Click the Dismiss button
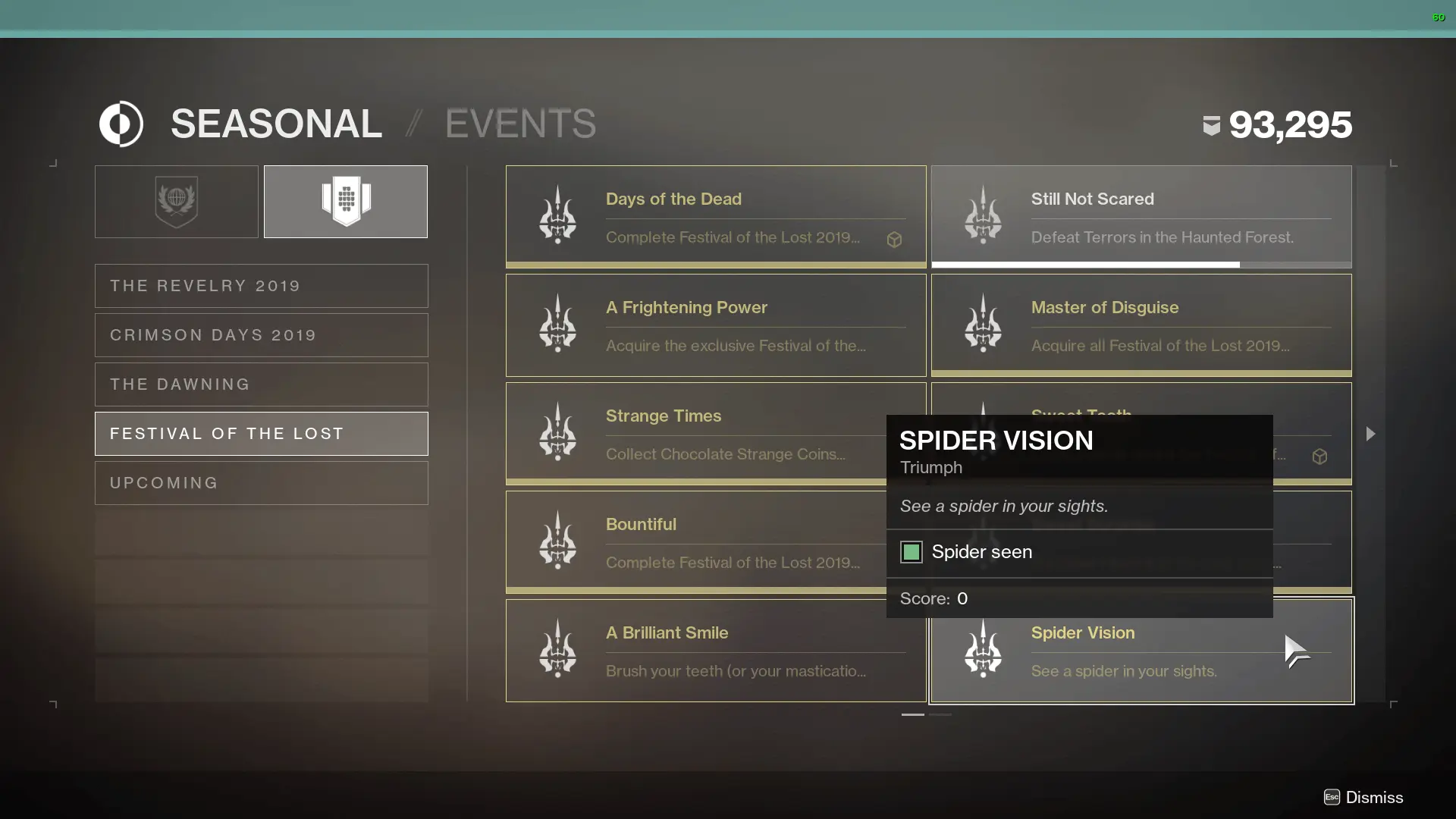This screenshot has height=819, width=1456. click(x=1363, y=797)
